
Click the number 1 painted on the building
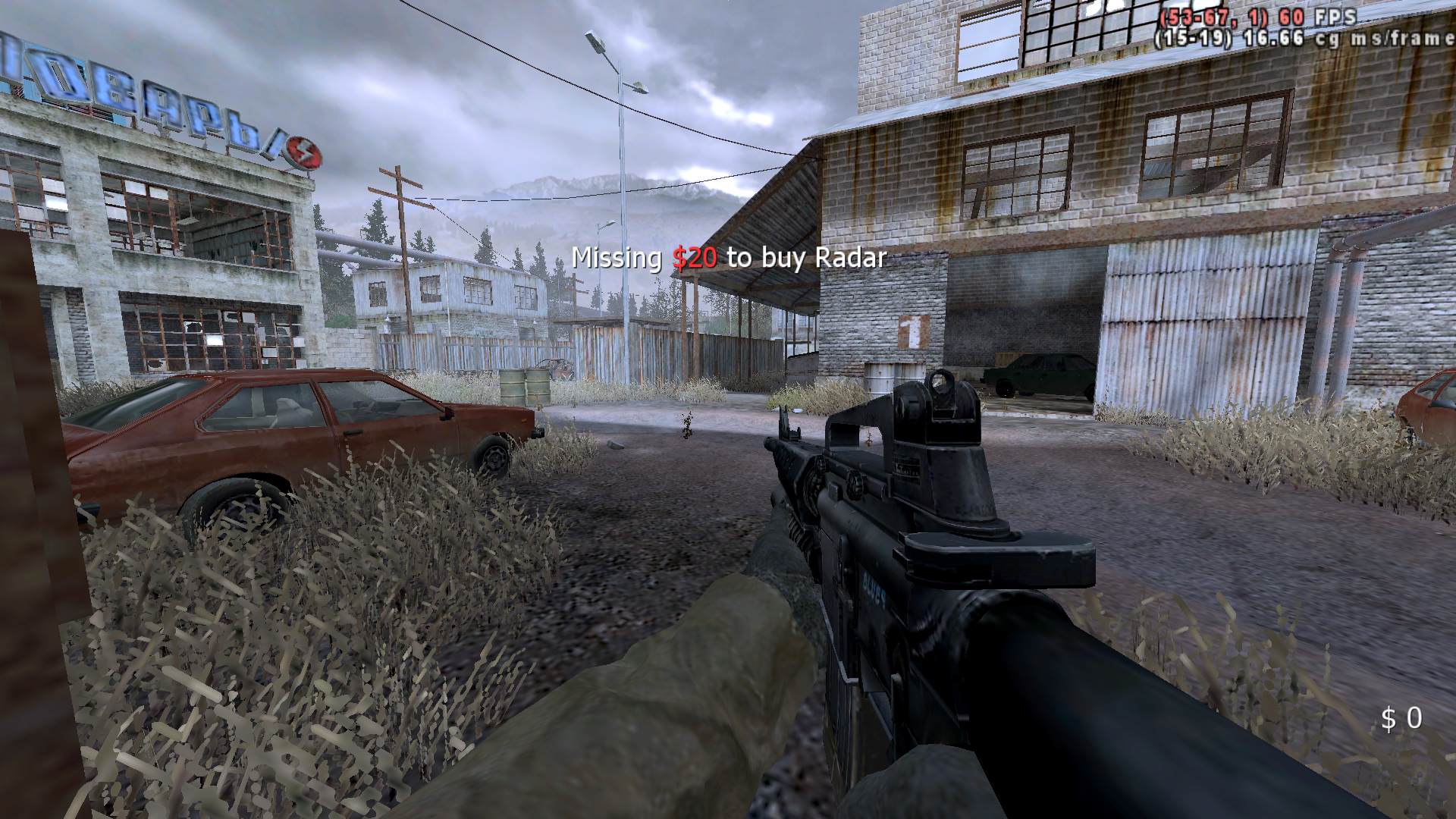point(914,331)
